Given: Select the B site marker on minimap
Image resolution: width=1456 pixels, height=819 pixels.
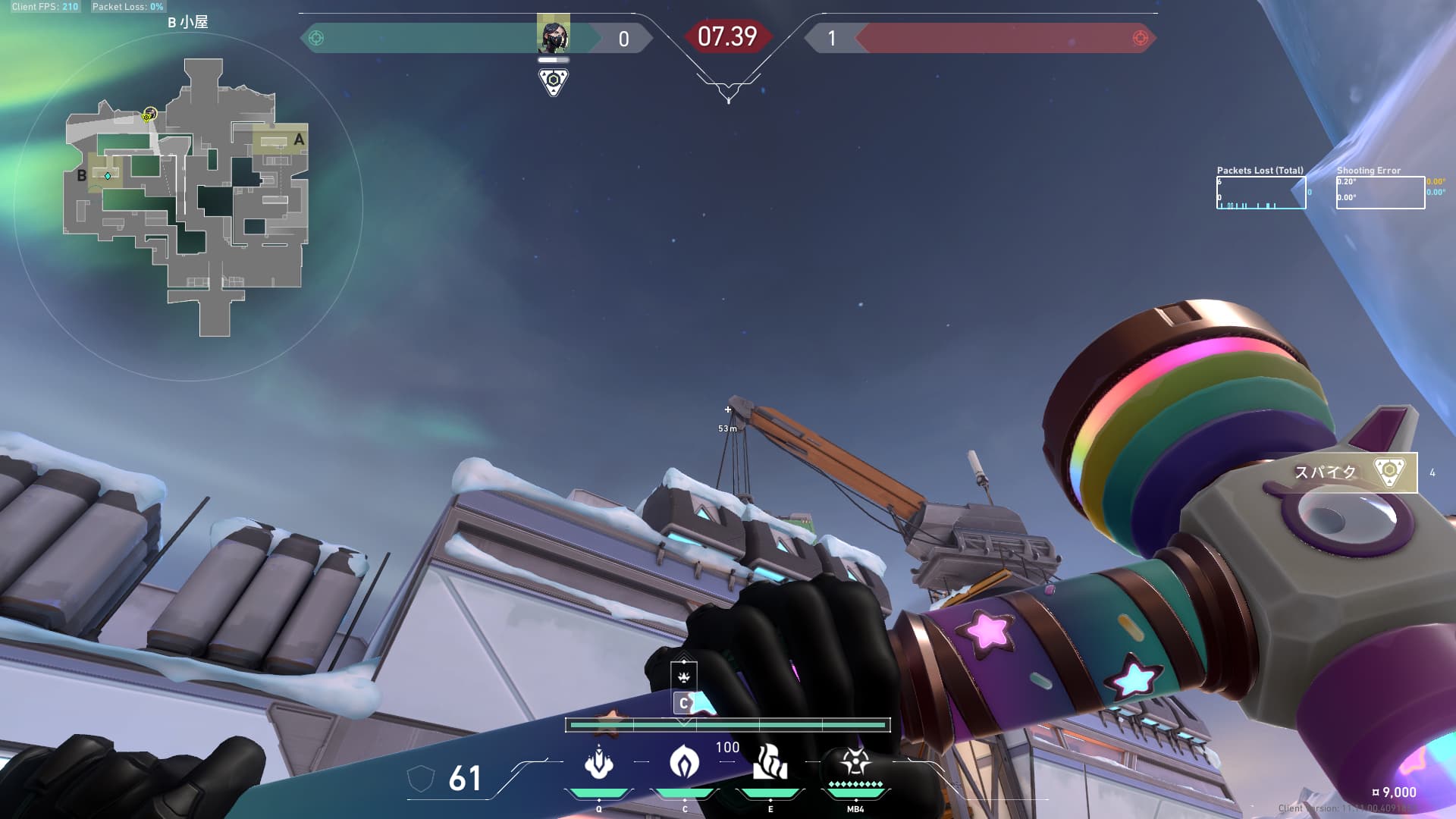Looking at the screenshot, I should pos(82,176).
